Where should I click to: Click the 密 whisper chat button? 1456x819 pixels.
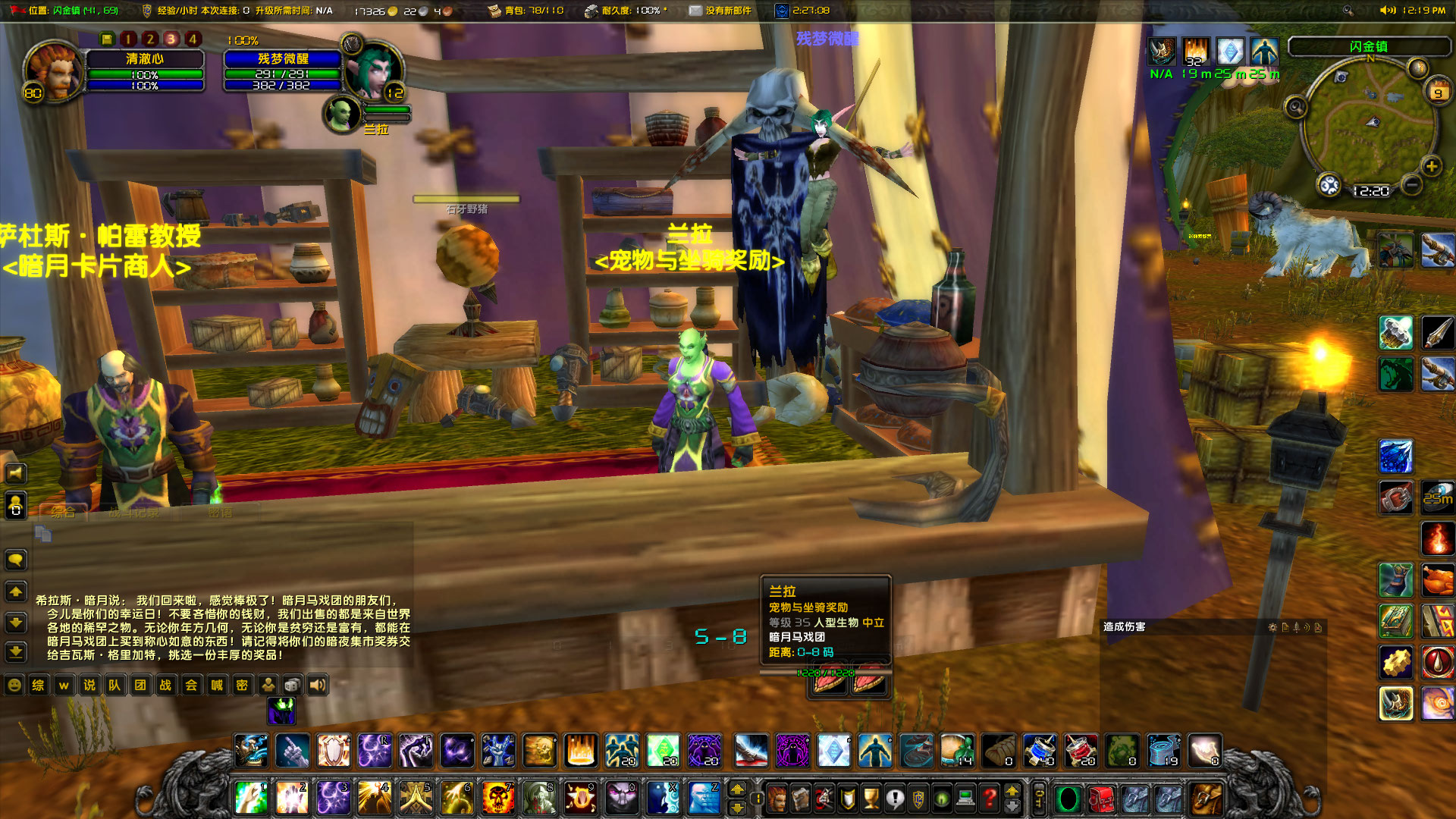point(241,685)
